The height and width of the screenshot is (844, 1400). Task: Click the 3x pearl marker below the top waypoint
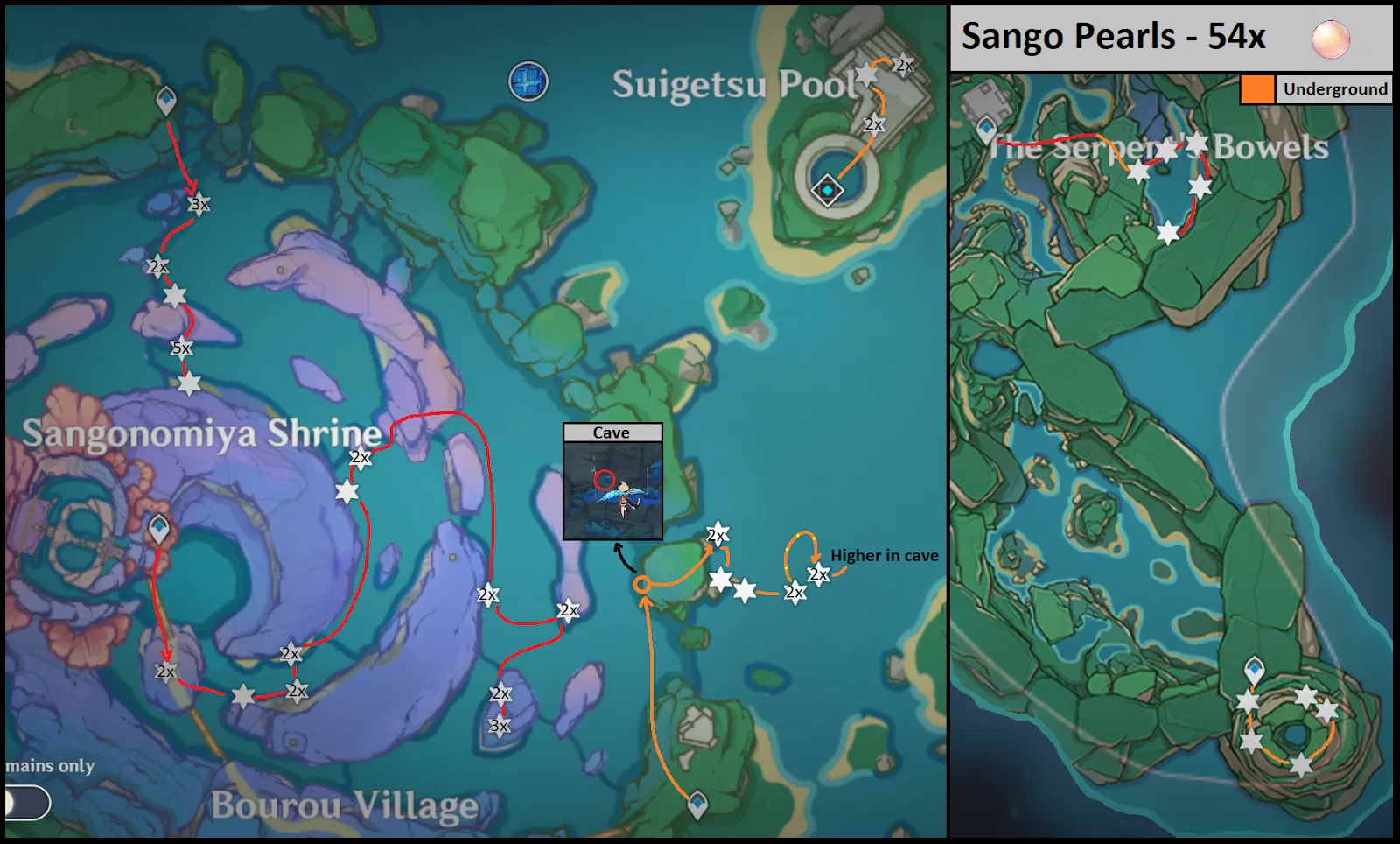(x=199, y=204)
